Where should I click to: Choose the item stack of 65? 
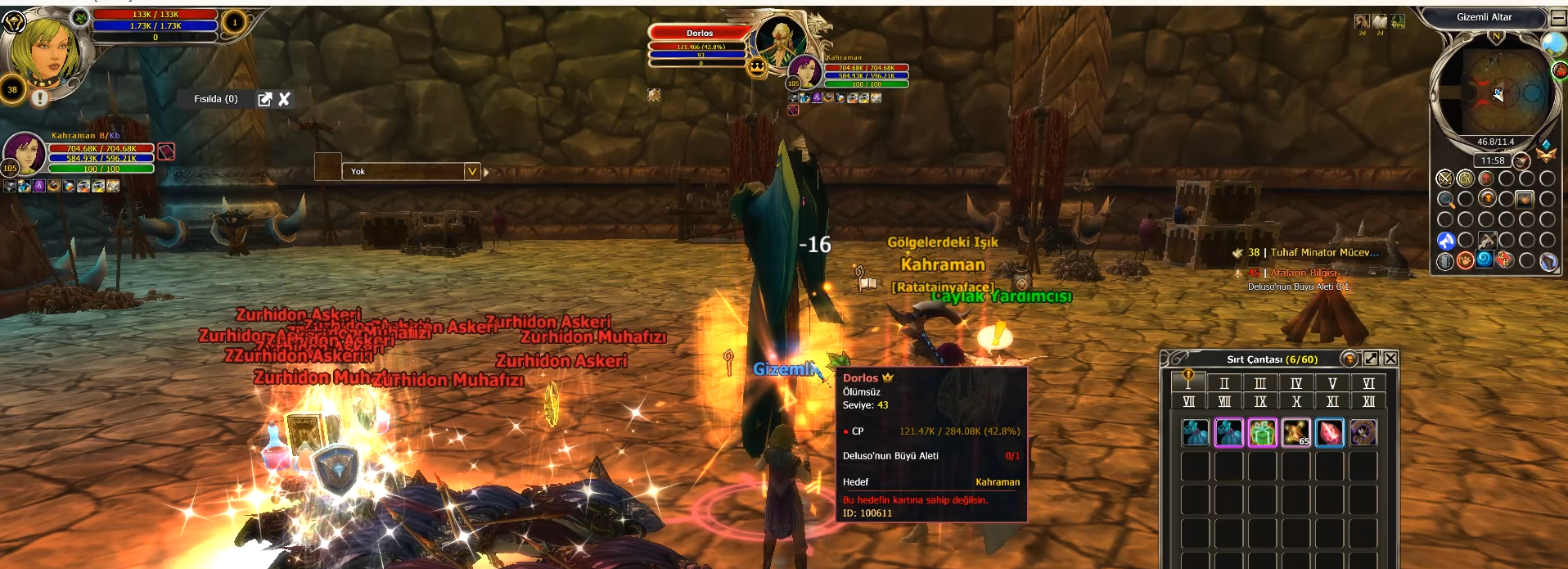point(1295,432)
